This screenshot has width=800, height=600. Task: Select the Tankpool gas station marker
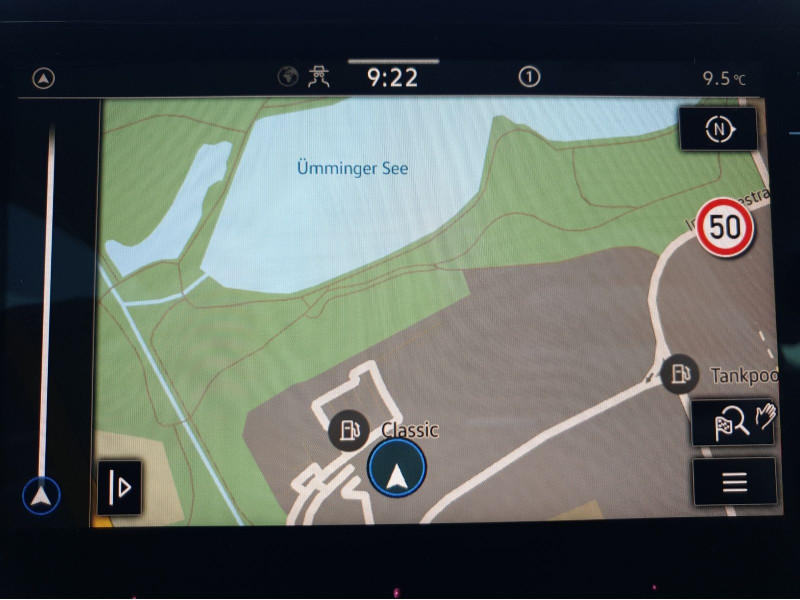point(679,374)
